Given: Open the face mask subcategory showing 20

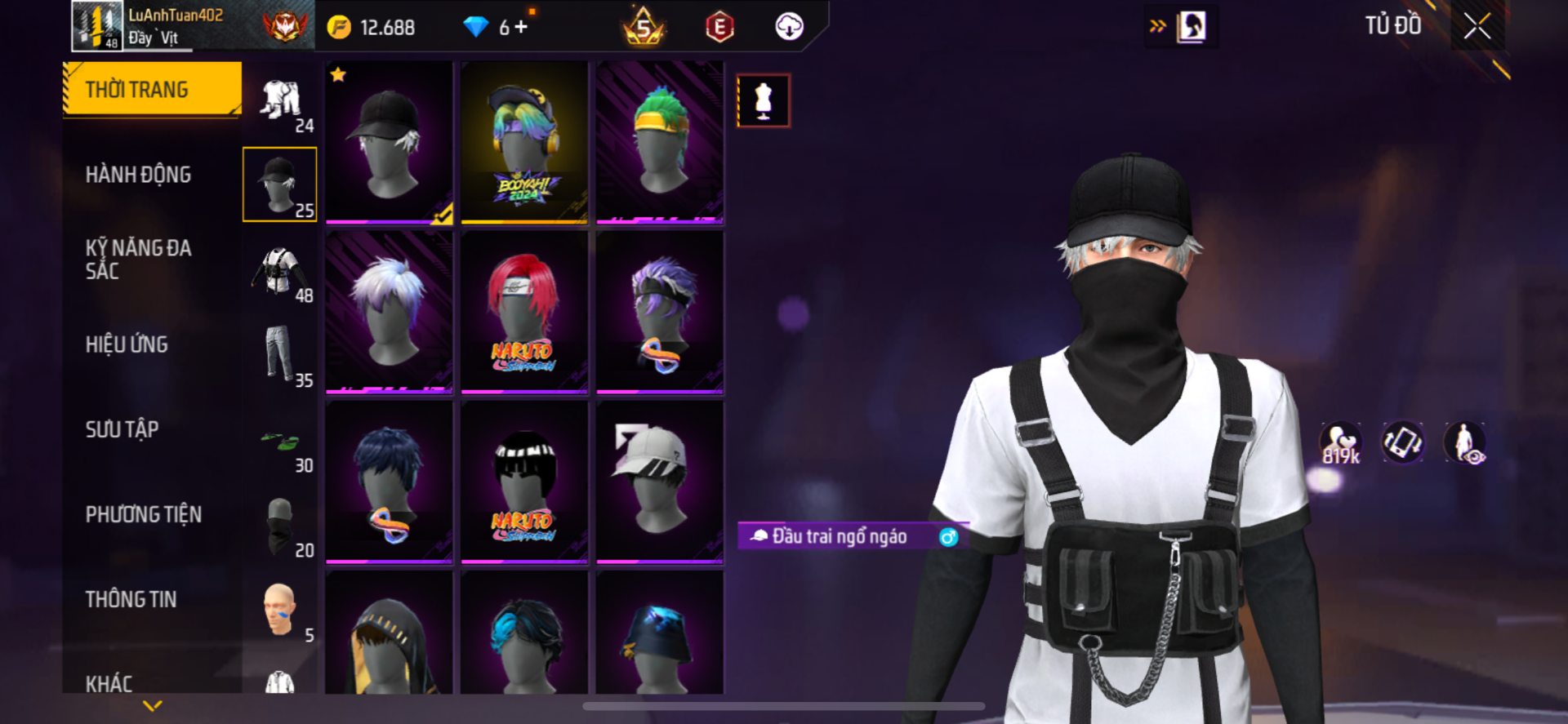Looking at the screenshot, I should pos(281,527).
